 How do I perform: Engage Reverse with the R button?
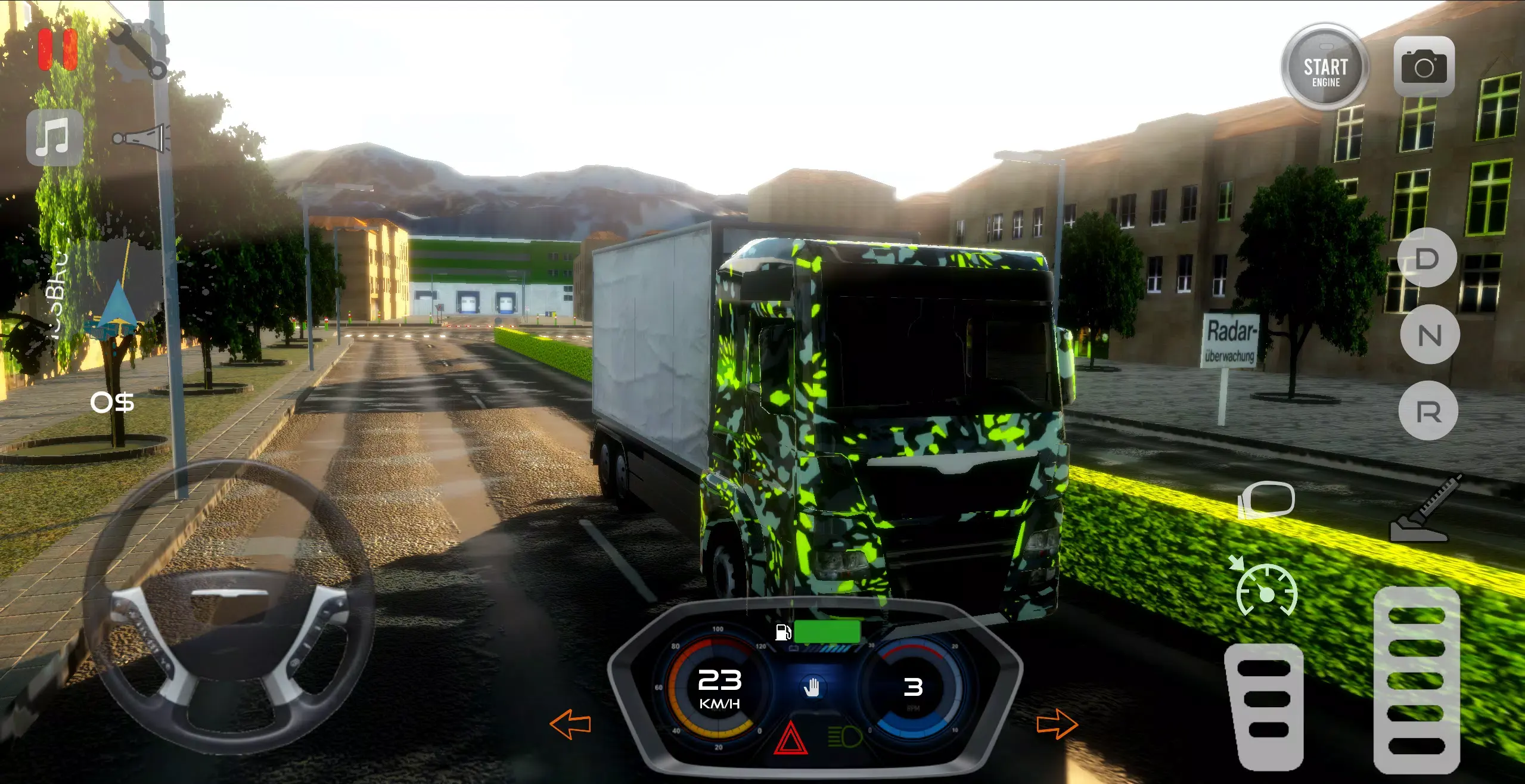coord(1428,411)
